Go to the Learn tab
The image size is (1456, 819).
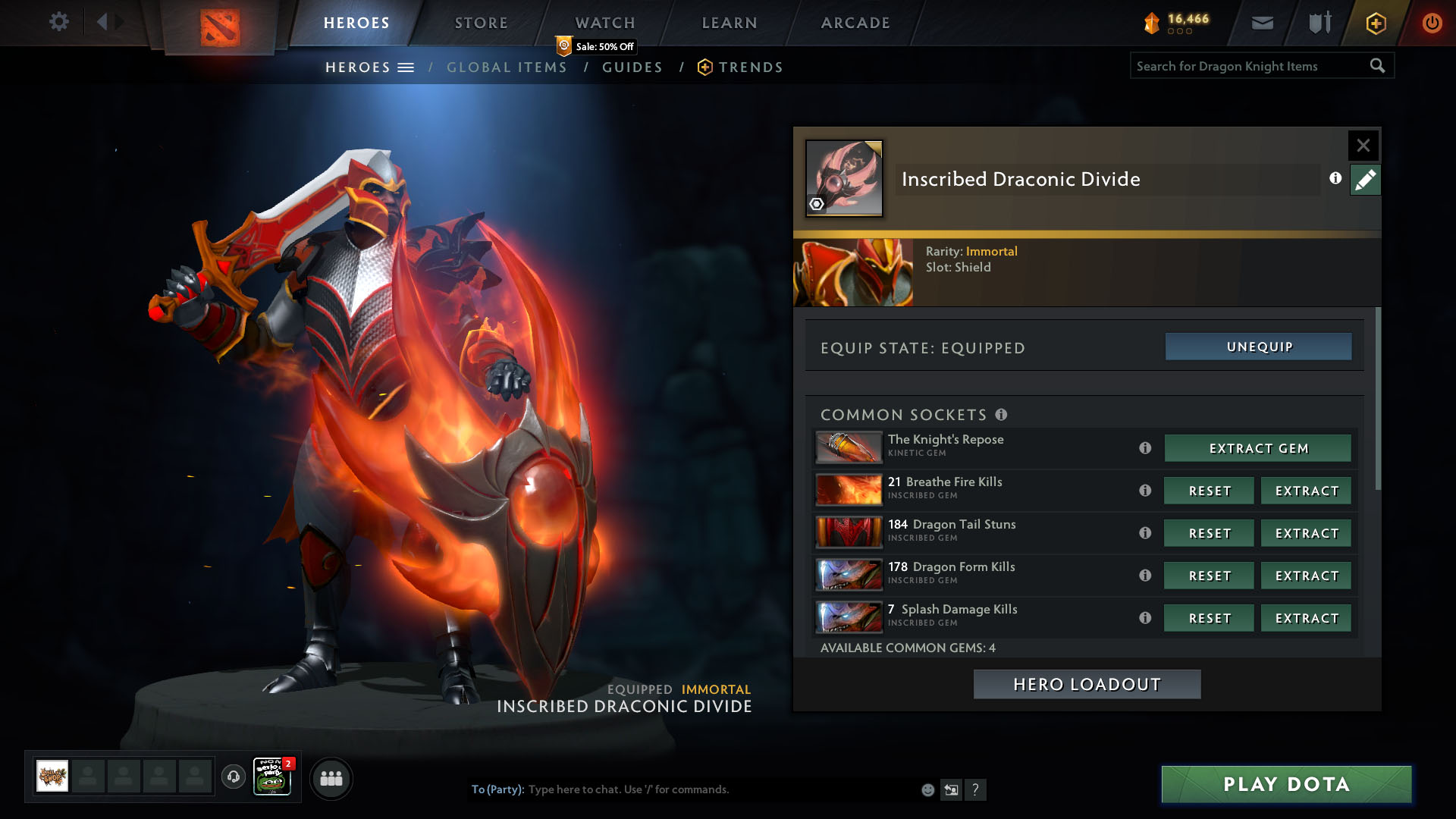tap(730, 23)
